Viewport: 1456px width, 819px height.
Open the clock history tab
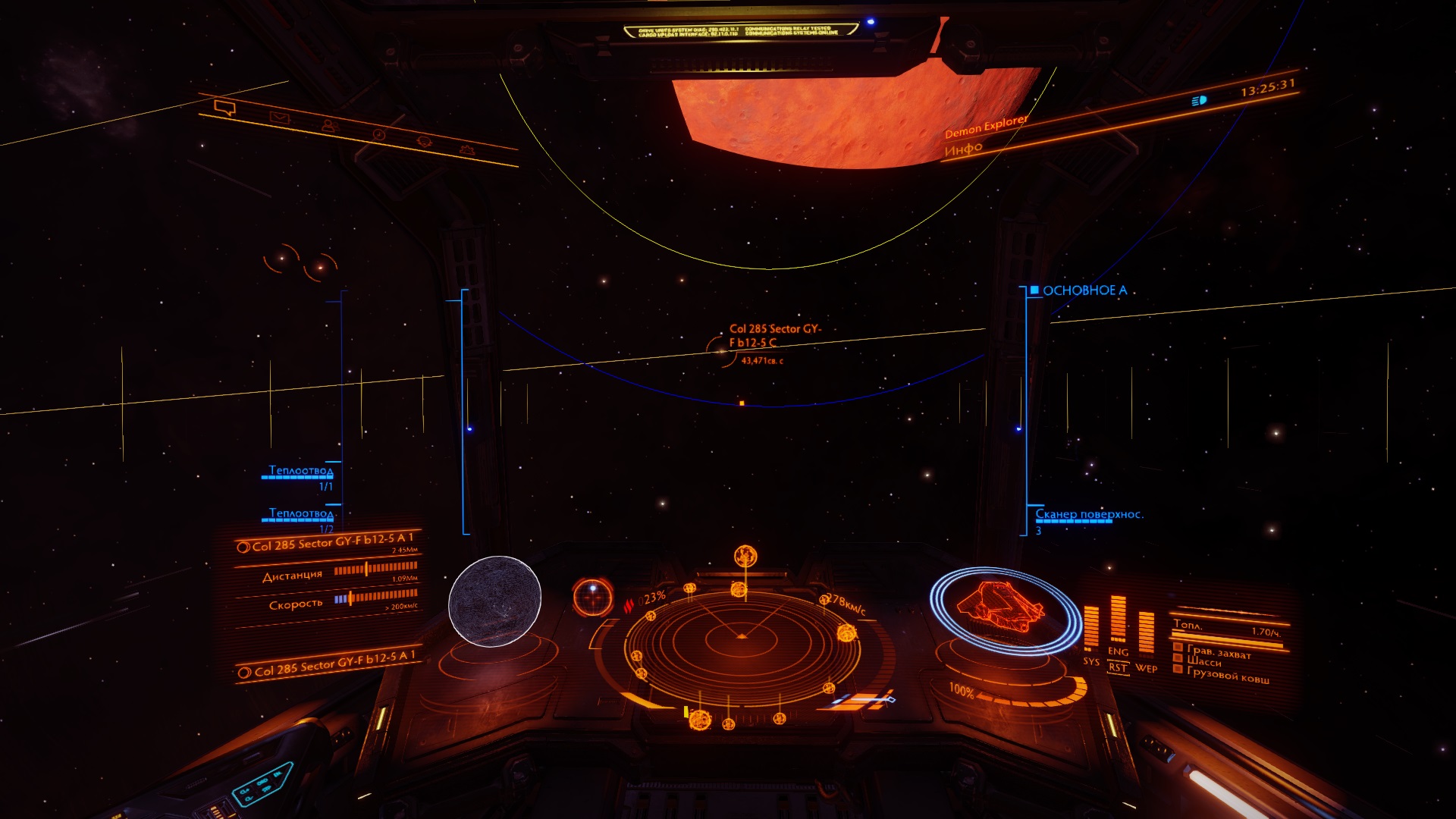click(x=378, y=135)
